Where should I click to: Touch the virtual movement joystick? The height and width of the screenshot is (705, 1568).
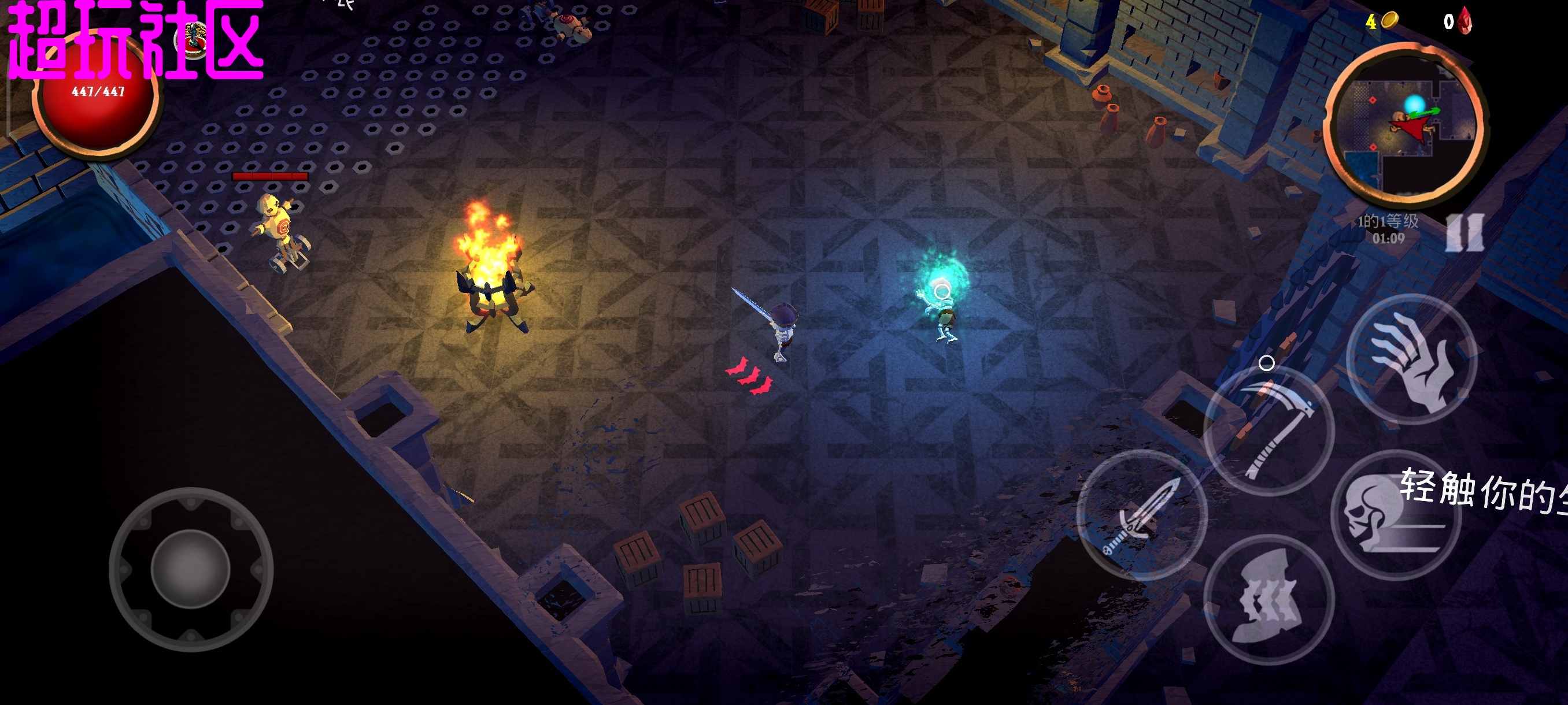(x=191, y=569)
